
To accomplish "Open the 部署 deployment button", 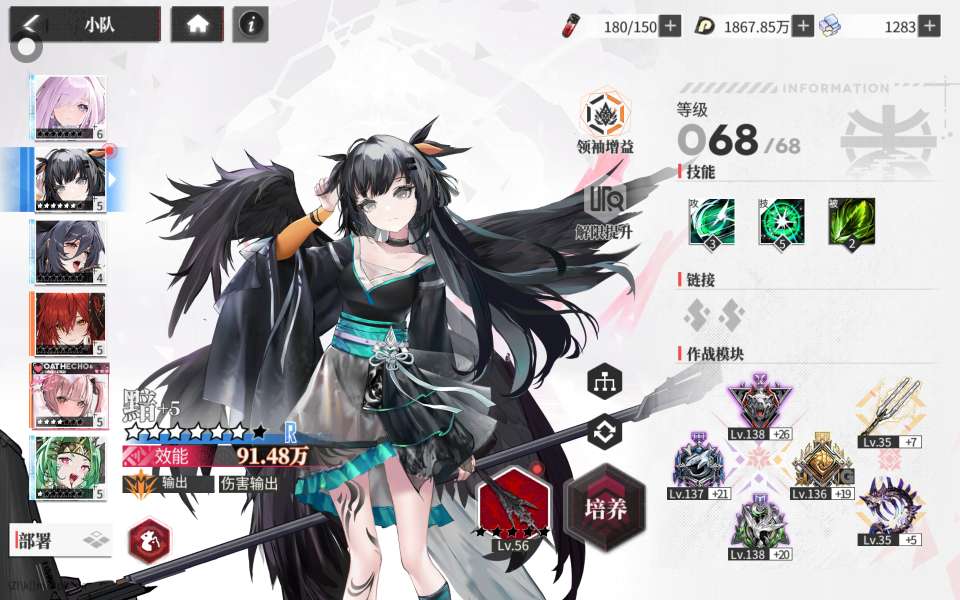I will pyautogui.click(x=60, y=541).
